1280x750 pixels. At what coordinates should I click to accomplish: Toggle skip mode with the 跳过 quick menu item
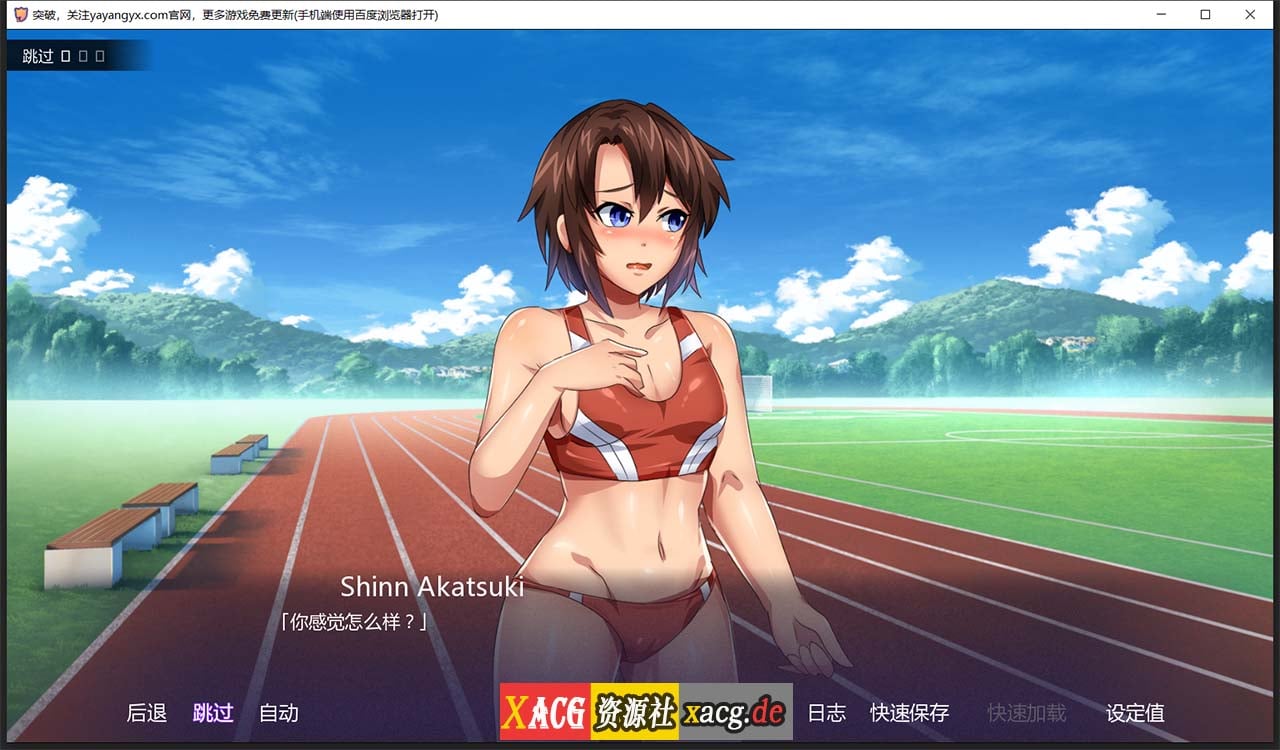click(213, 713)
